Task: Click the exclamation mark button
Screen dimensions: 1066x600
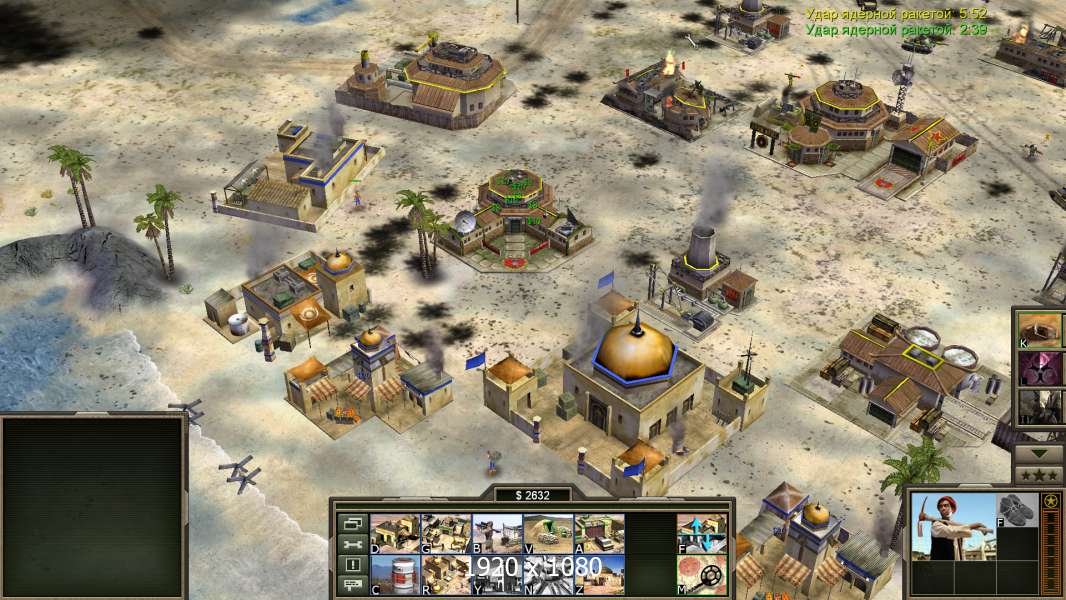Action: (351, 565)
